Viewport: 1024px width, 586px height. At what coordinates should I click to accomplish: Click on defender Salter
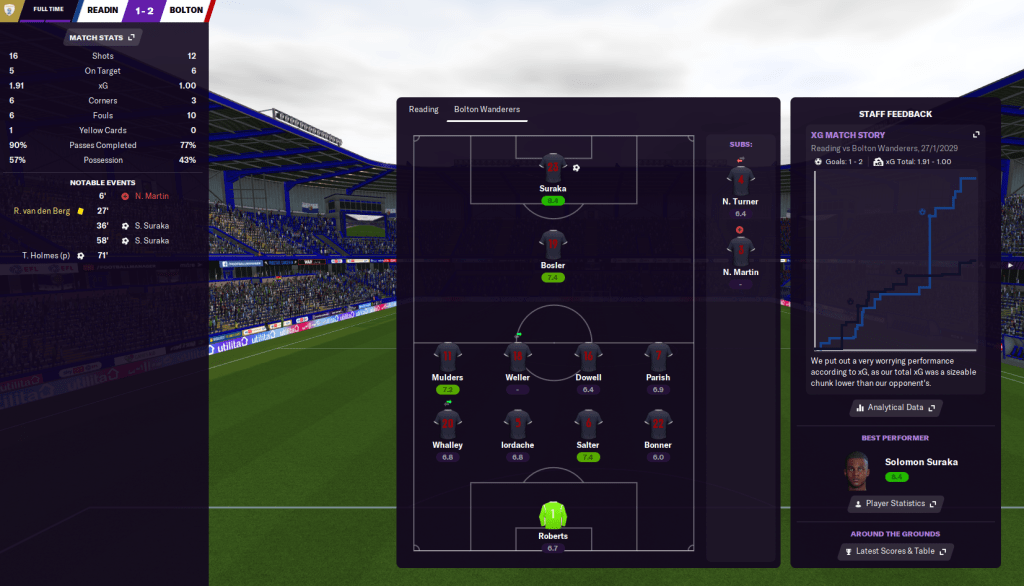pyautogui.click(x=588, y=424)
